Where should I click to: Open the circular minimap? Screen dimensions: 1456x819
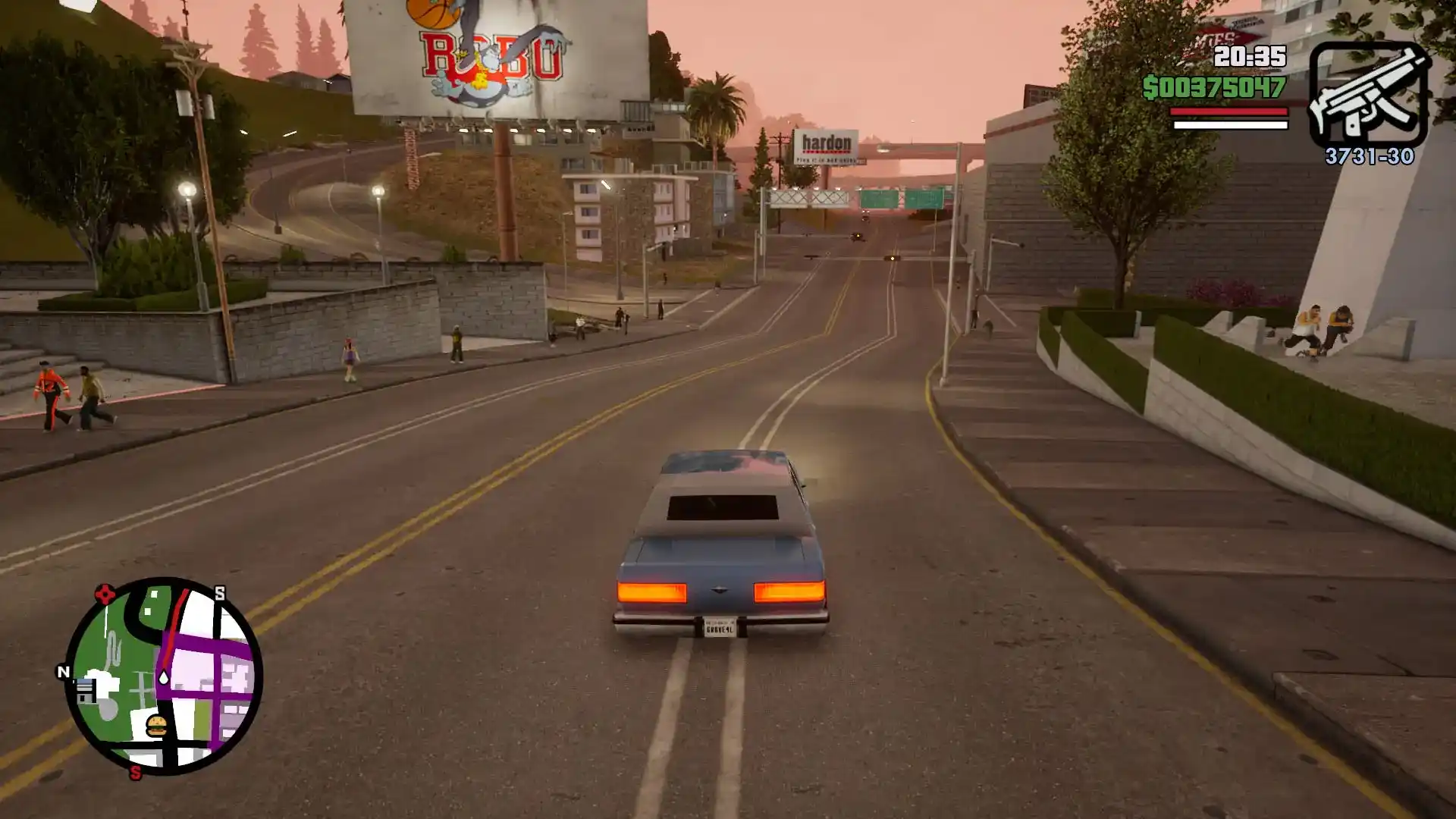164,676
